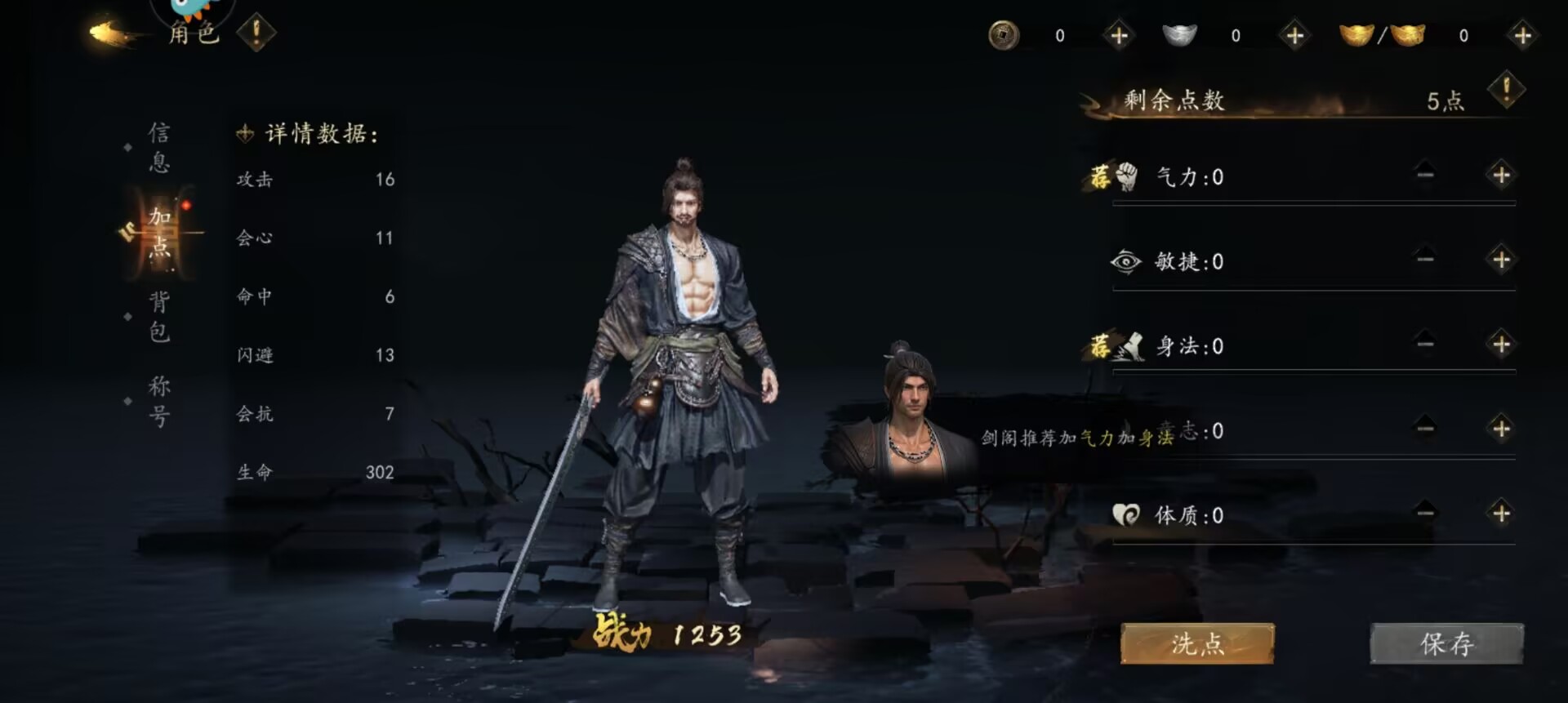Add copper coins with the plus button
Image resolution: width=1568 pixels, height=703 pixels.
tap(1119, 36)
